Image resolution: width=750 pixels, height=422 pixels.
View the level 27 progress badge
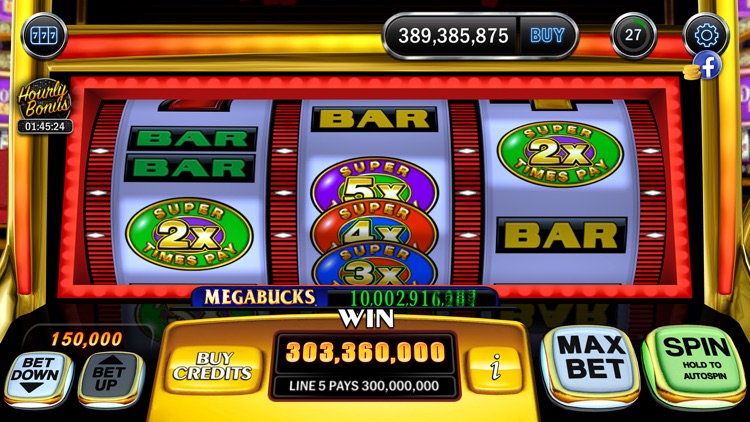tap(632, 35)
